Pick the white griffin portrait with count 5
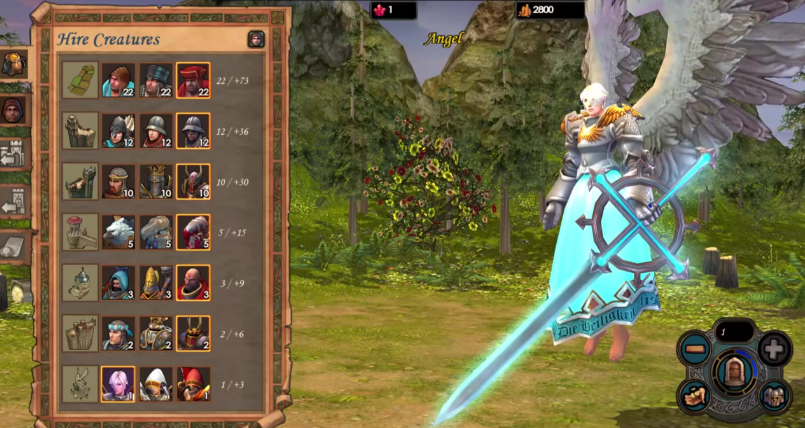This screenshot has width=805, height=428. pyautogui.click(x=118, y=232)
